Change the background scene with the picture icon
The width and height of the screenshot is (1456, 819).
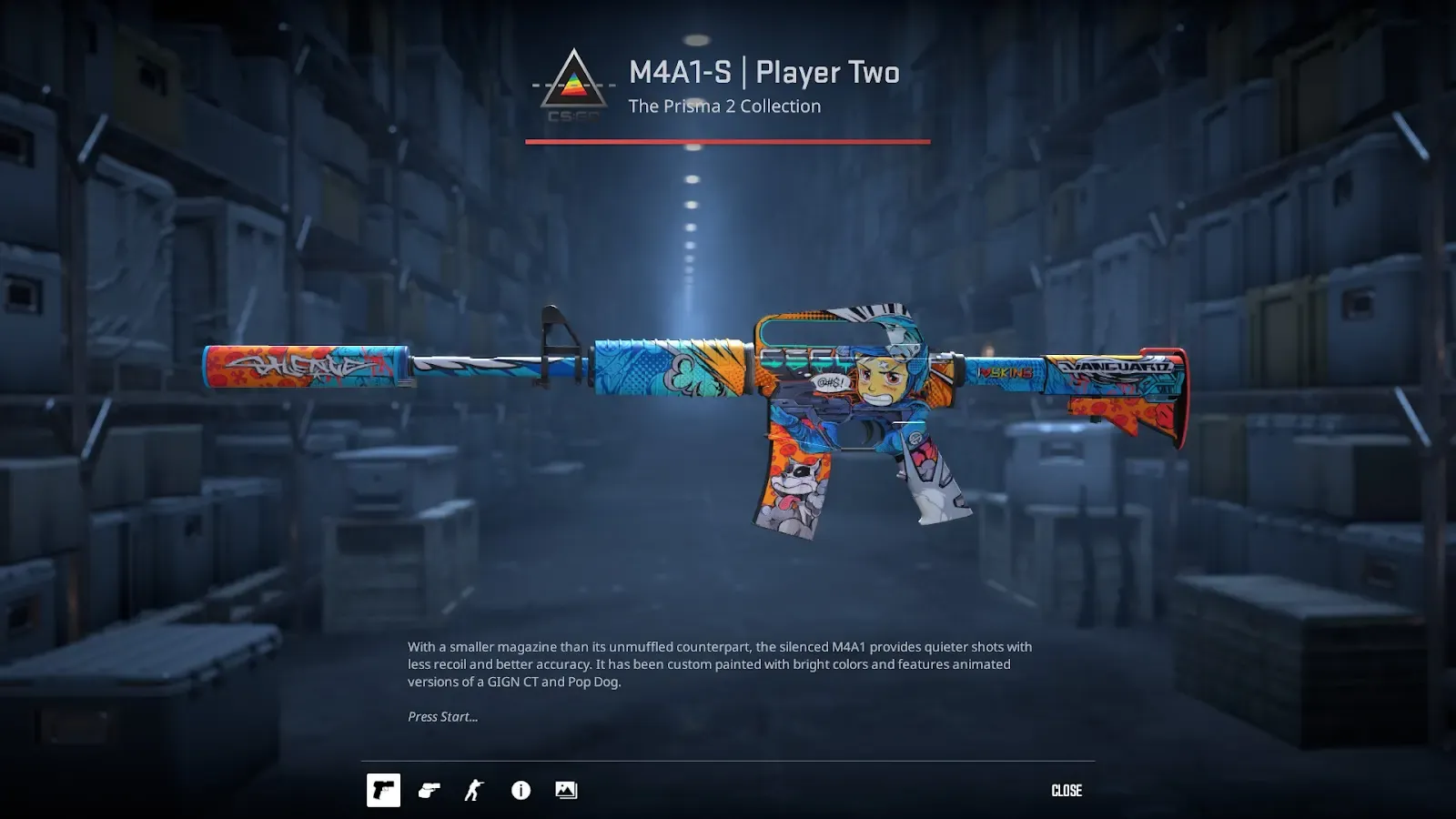coord(566,791)
